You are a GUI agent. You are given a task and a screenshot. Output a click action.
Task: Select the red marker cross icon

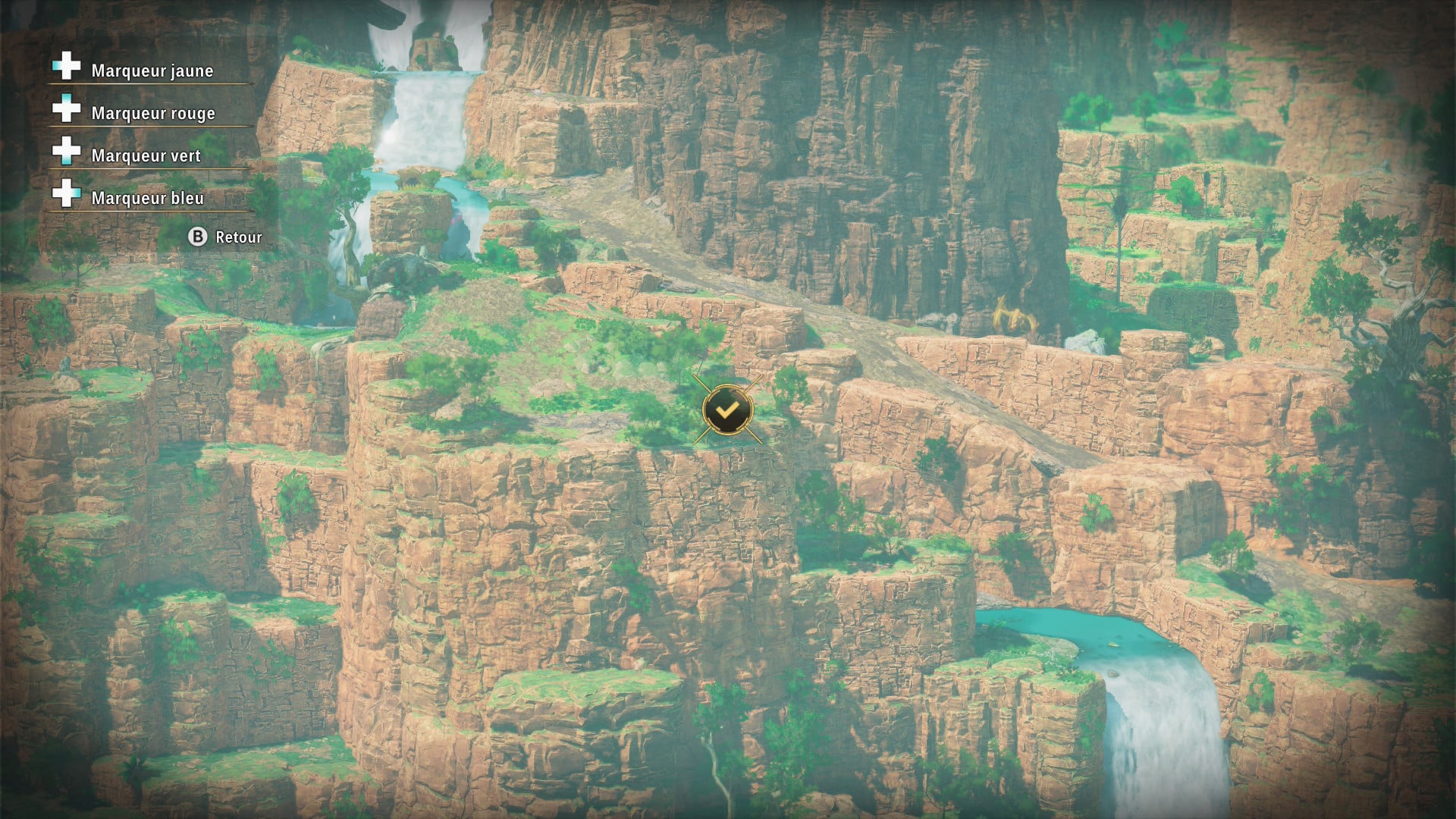65,109
